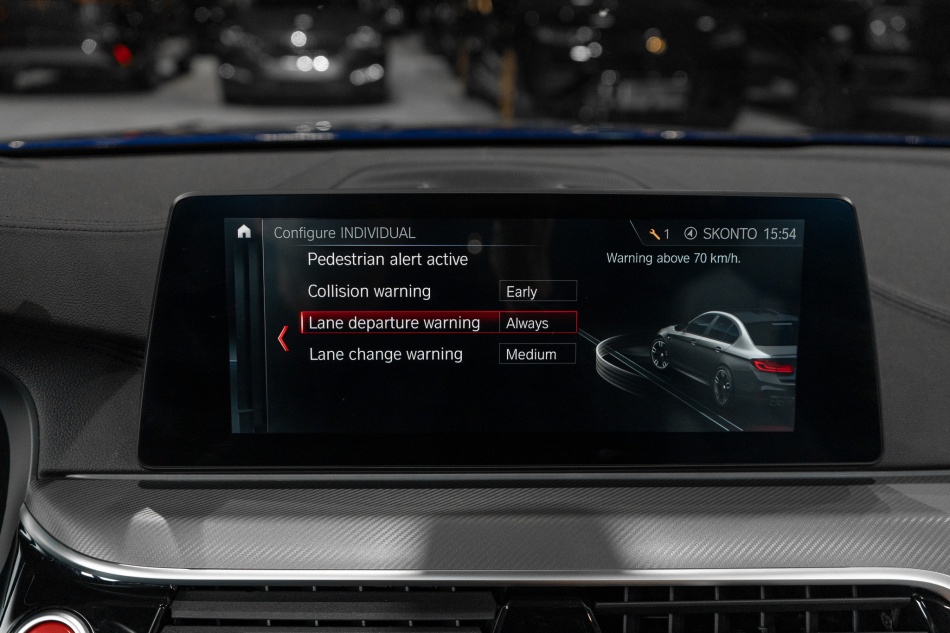
Task: Select the Pedestrian alert active entry
Action: [x=387, y=259]
